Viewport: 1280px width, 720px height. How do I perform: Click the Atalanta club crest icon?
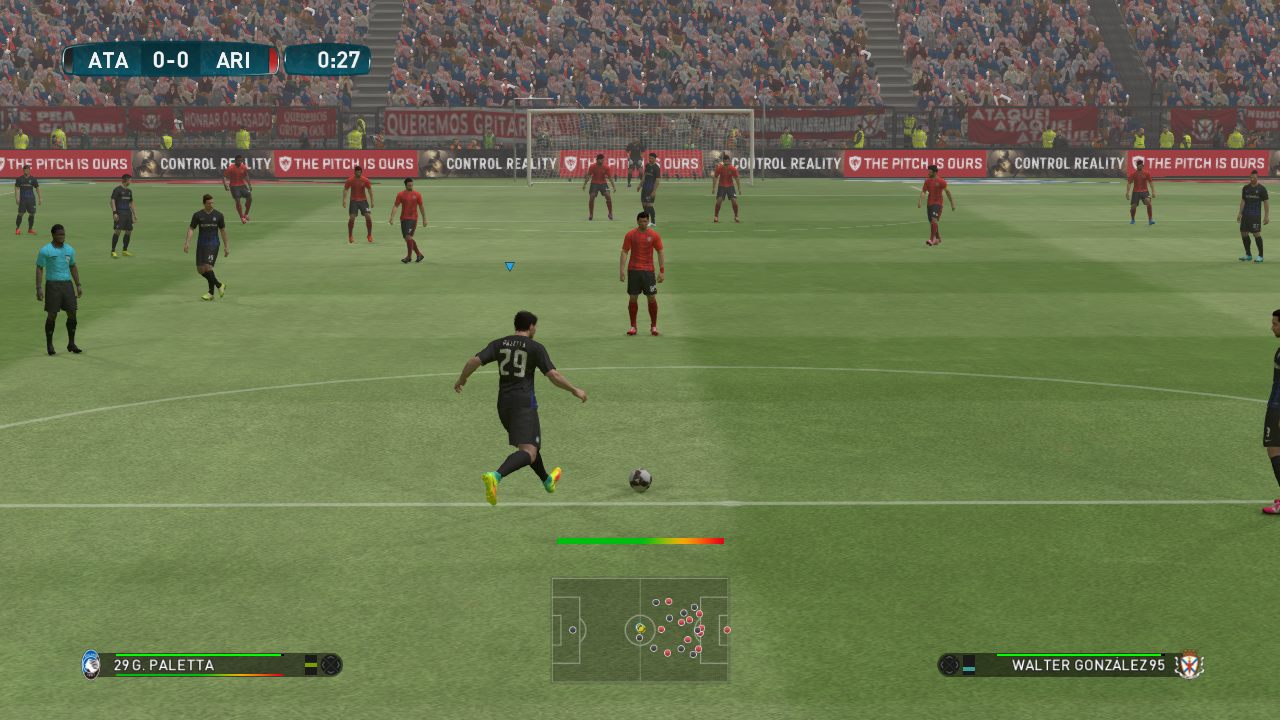click(x=91, y=663)
